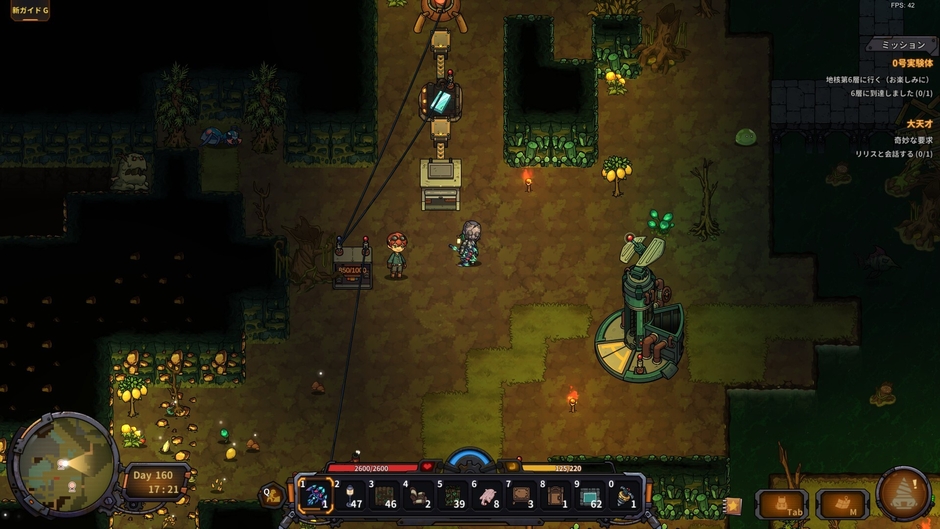The height and width of the screenshot is (529, 940).
Task: Open the star notebook icon
Action: pos(733,506)
